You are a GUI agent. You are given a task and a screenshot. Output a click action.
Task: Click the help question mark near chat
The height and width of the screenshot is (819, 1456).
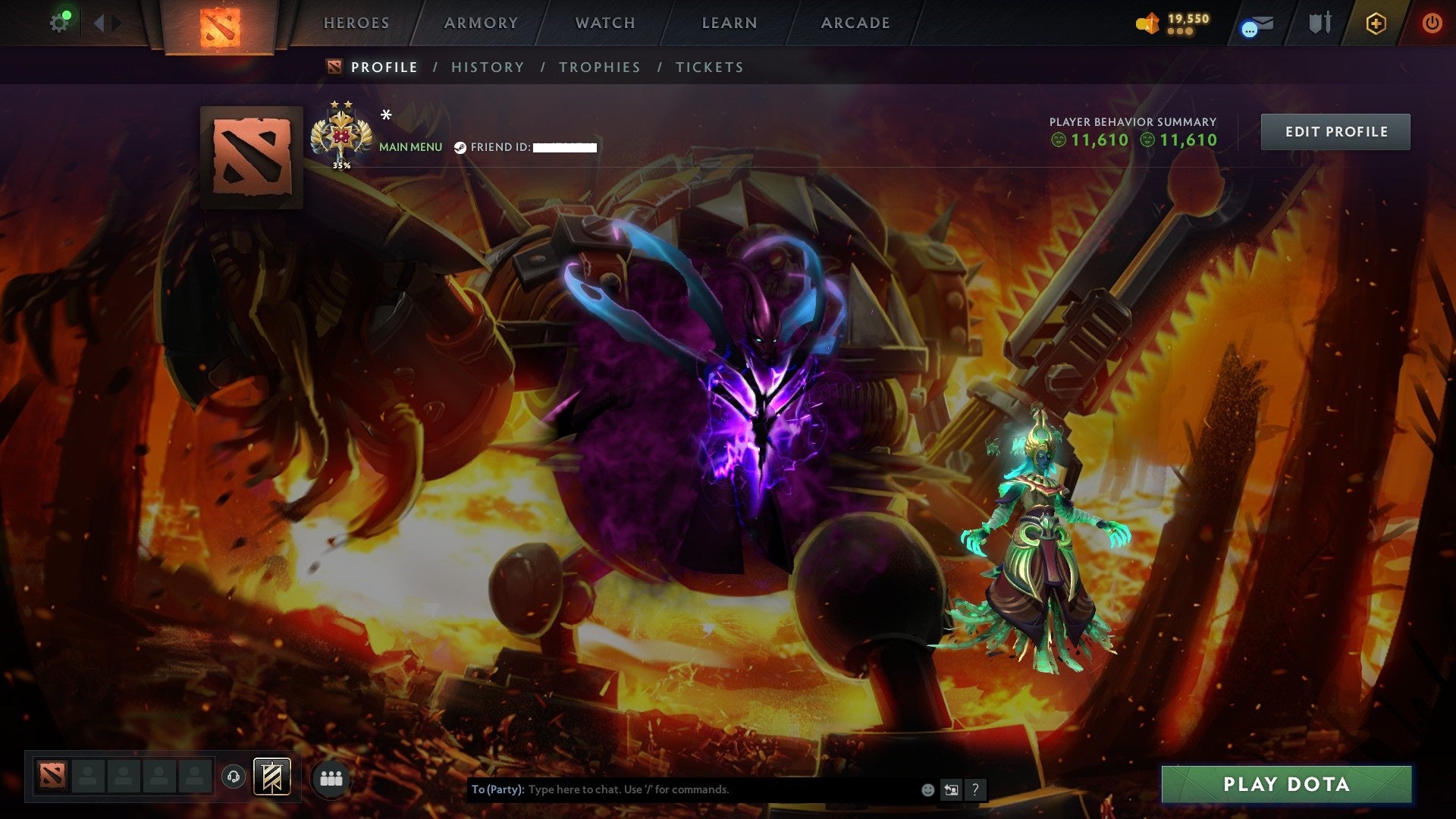point(975,789)
